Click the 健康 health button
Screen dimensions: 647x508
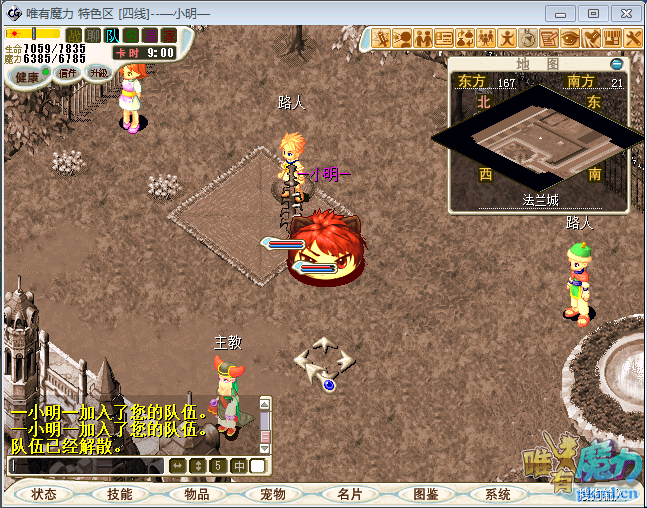coord(27,76)
